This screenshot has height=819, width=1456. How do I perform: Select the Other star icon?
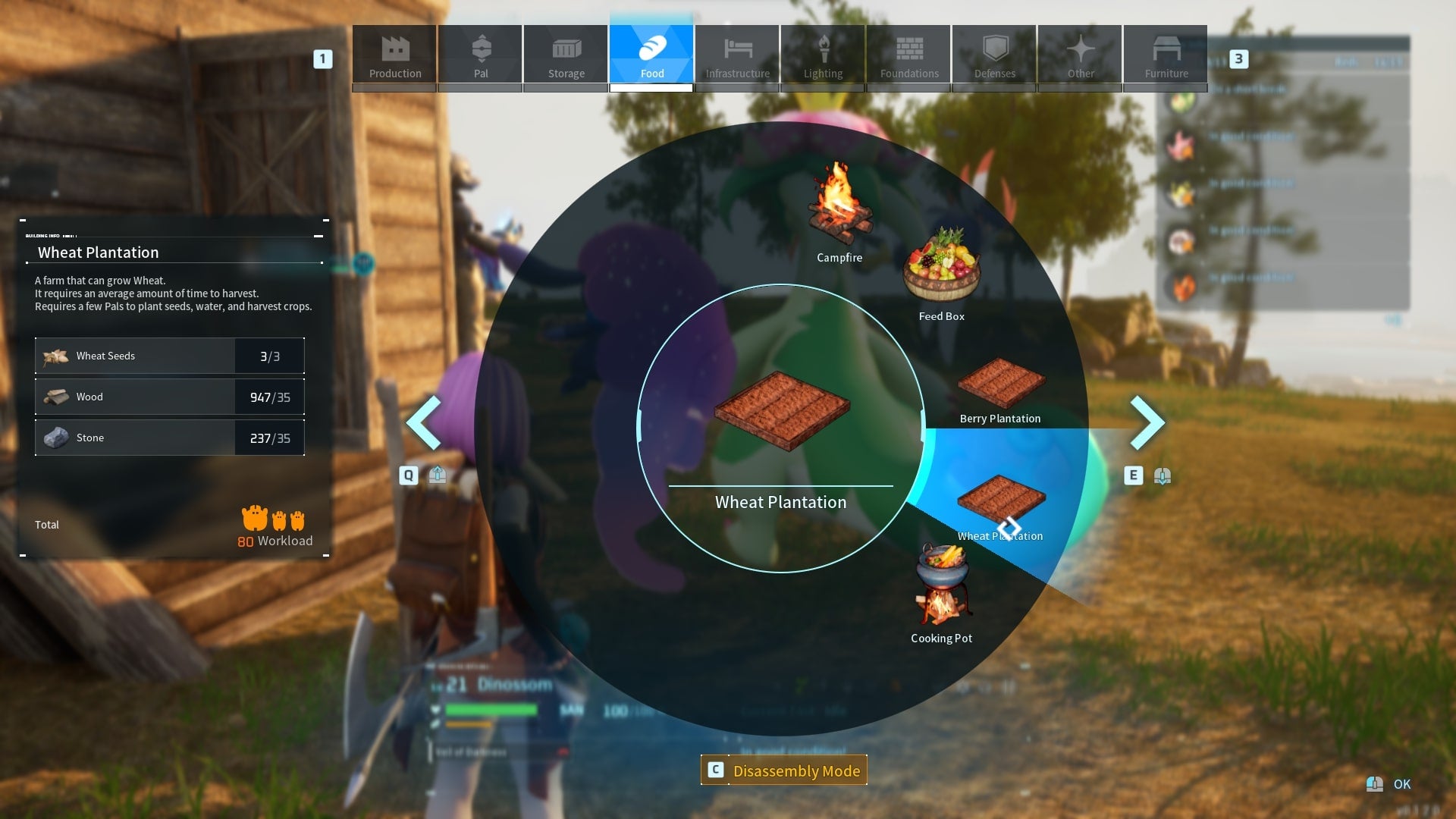[1080, 53]
